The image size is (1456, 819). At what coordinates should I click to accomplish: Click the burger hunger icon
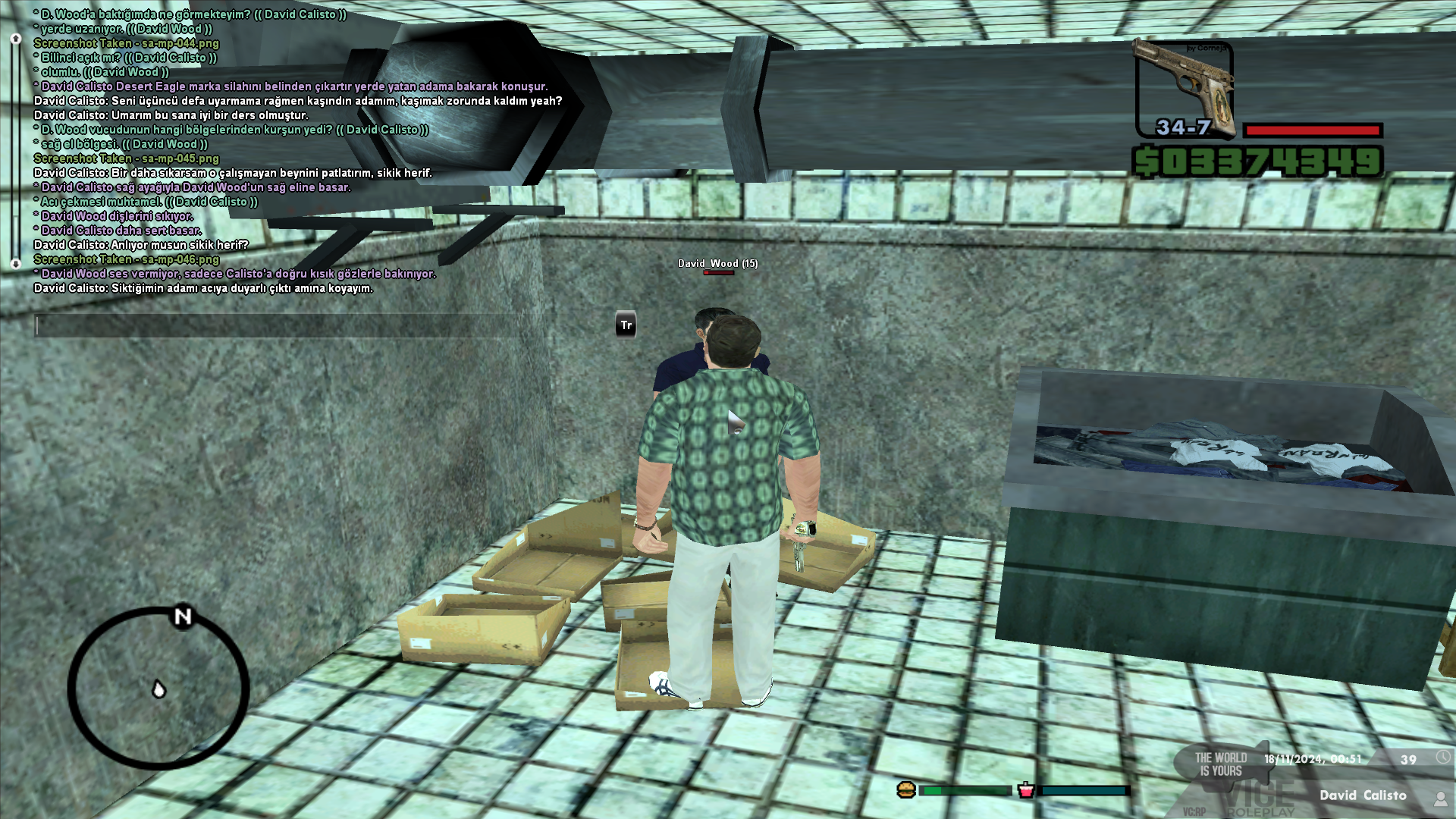click(x=906, y=790)
